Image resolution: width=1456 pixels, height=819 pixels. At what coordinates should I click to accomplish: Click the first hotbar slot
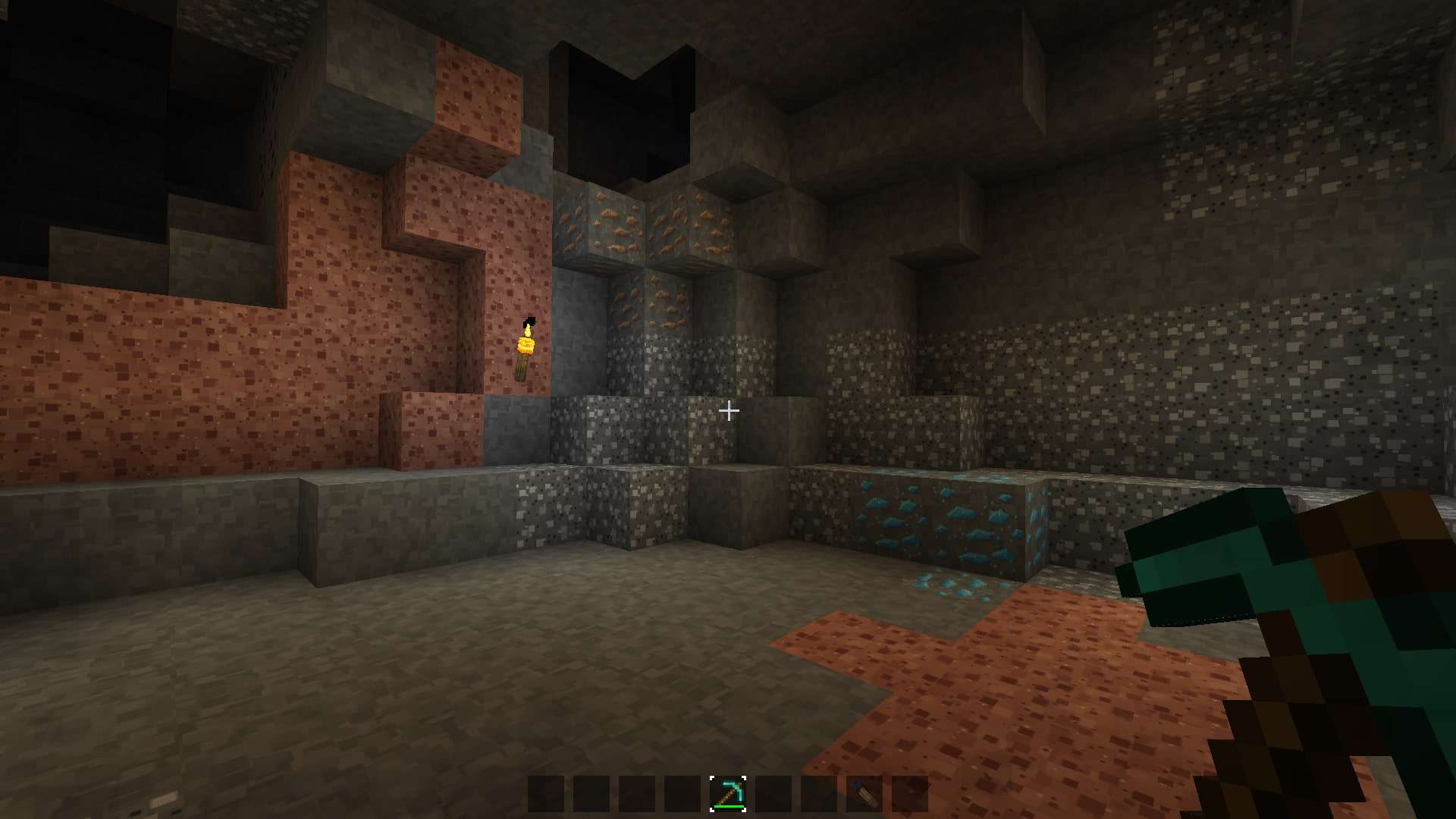tap(544, 795)
